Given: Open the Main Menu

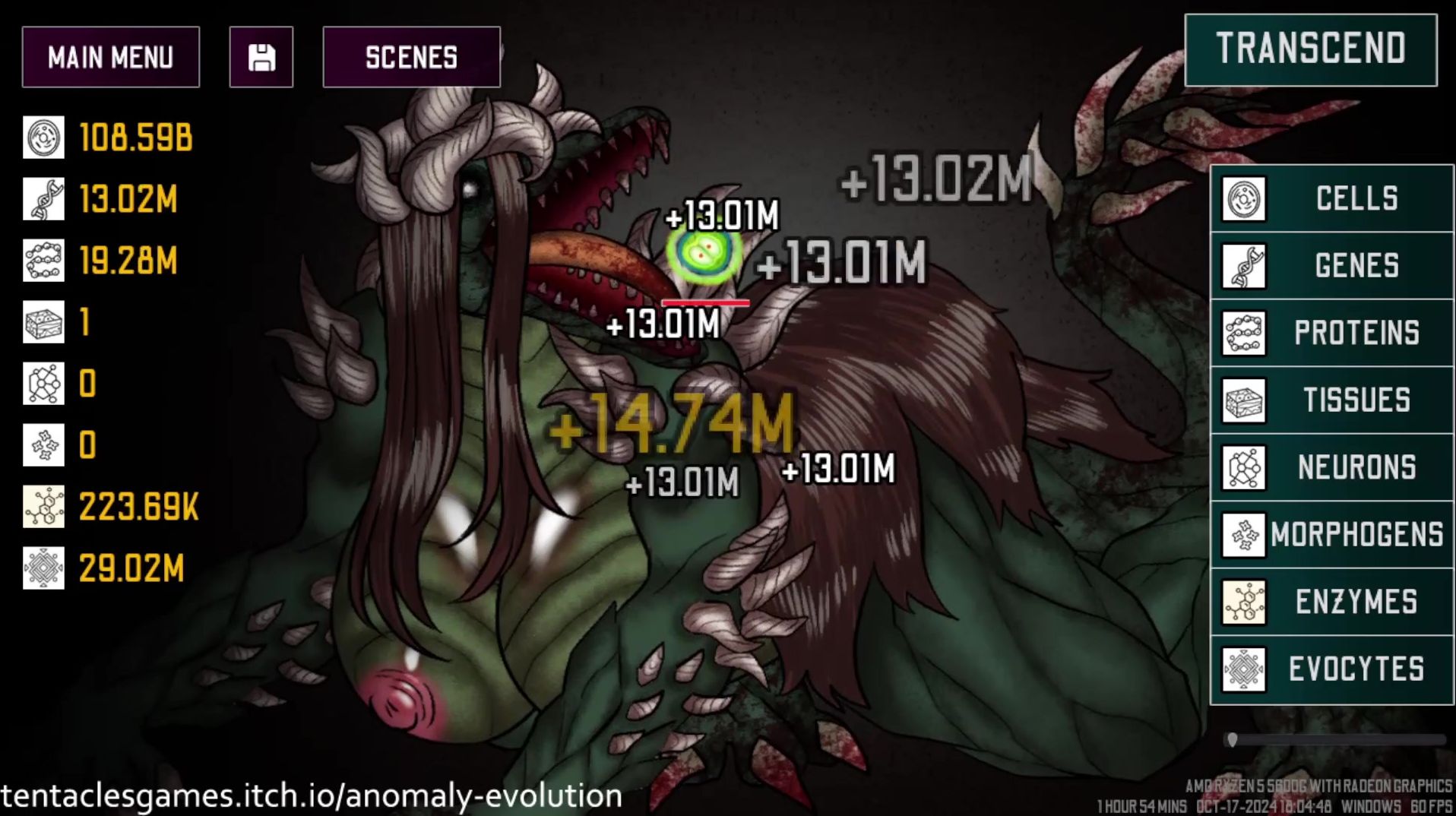Looking at the screenshot, I should pos(111,57).
